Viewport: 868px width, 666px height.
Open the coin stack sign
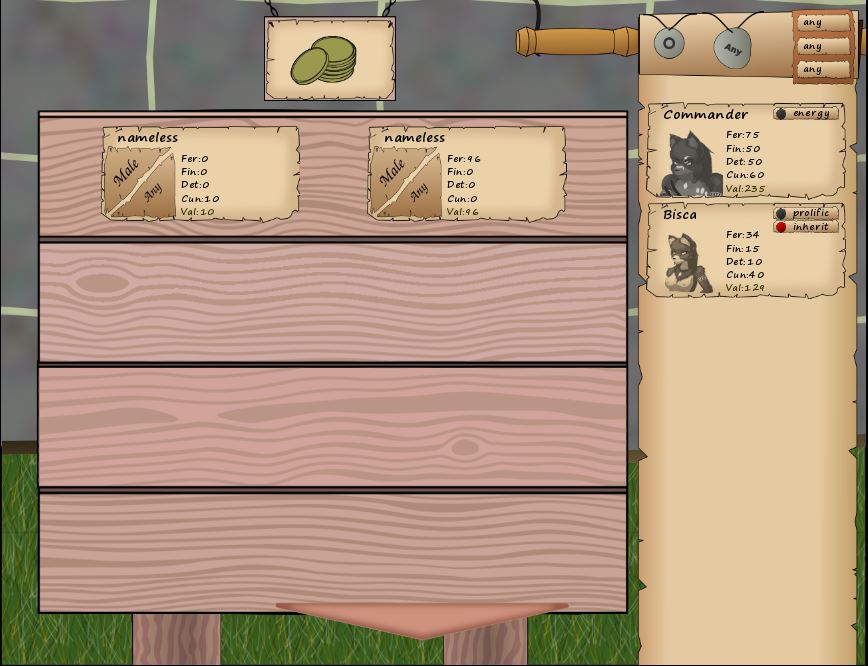pos(329,59)
